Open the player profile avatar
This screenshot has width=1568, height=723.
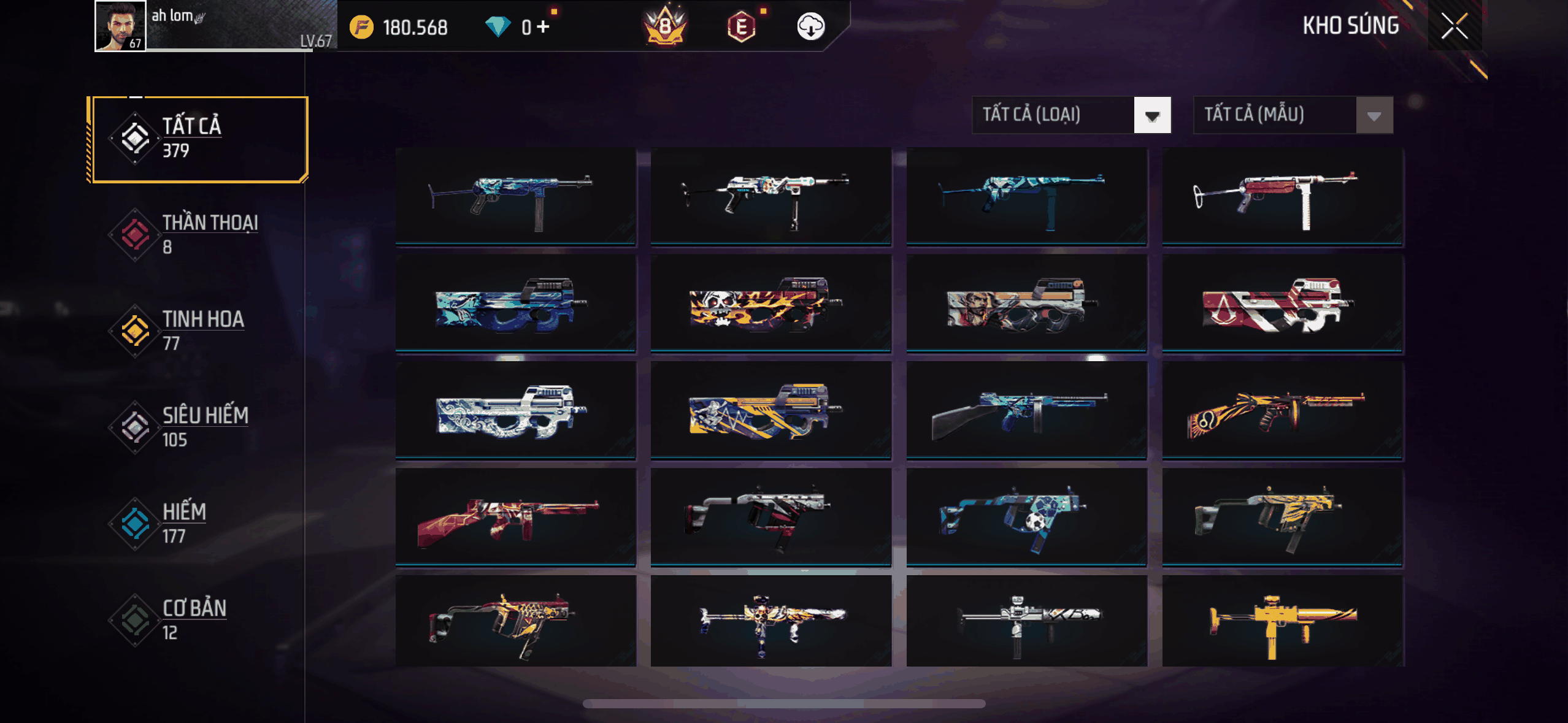[x=120, y=26]
